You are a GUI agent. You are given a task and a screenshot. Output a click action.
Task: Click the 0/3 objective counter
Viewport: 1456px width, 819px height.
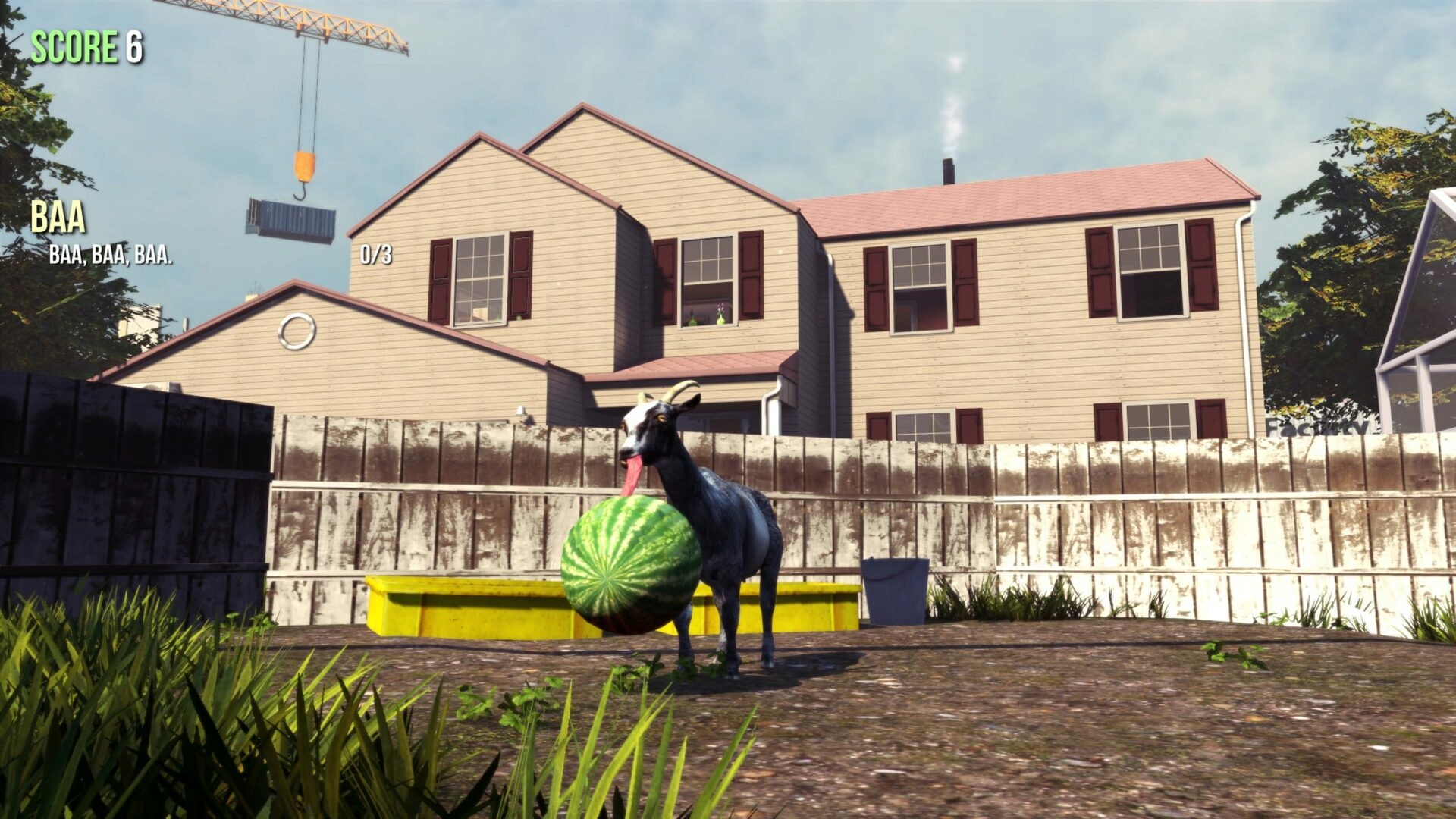click(375, 256)
